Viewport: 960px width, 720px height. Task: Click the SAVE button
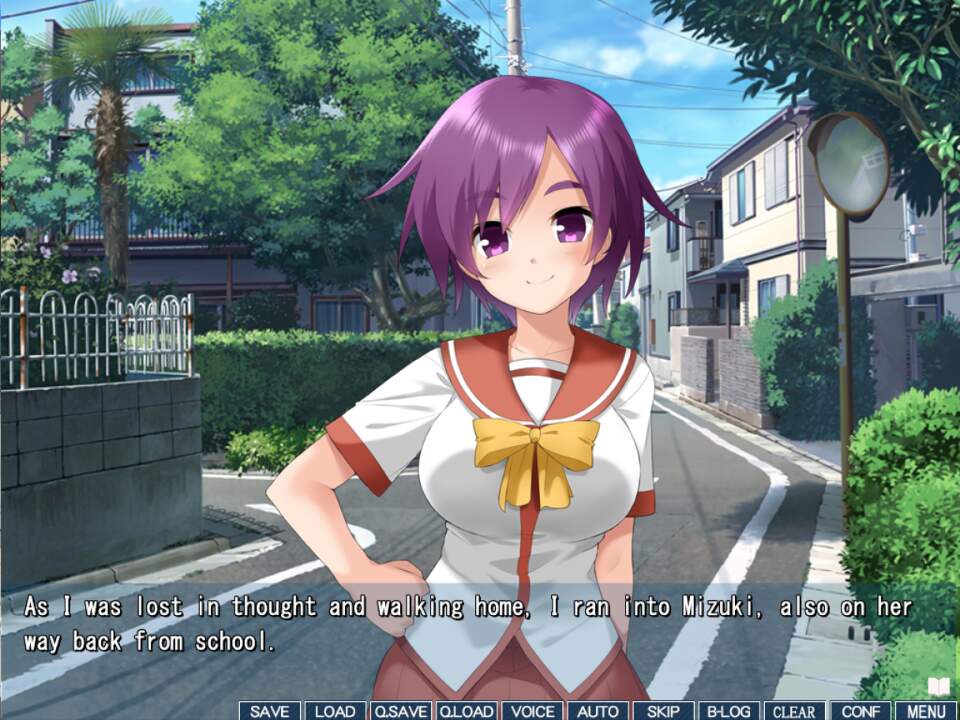[x=269, y=711]
